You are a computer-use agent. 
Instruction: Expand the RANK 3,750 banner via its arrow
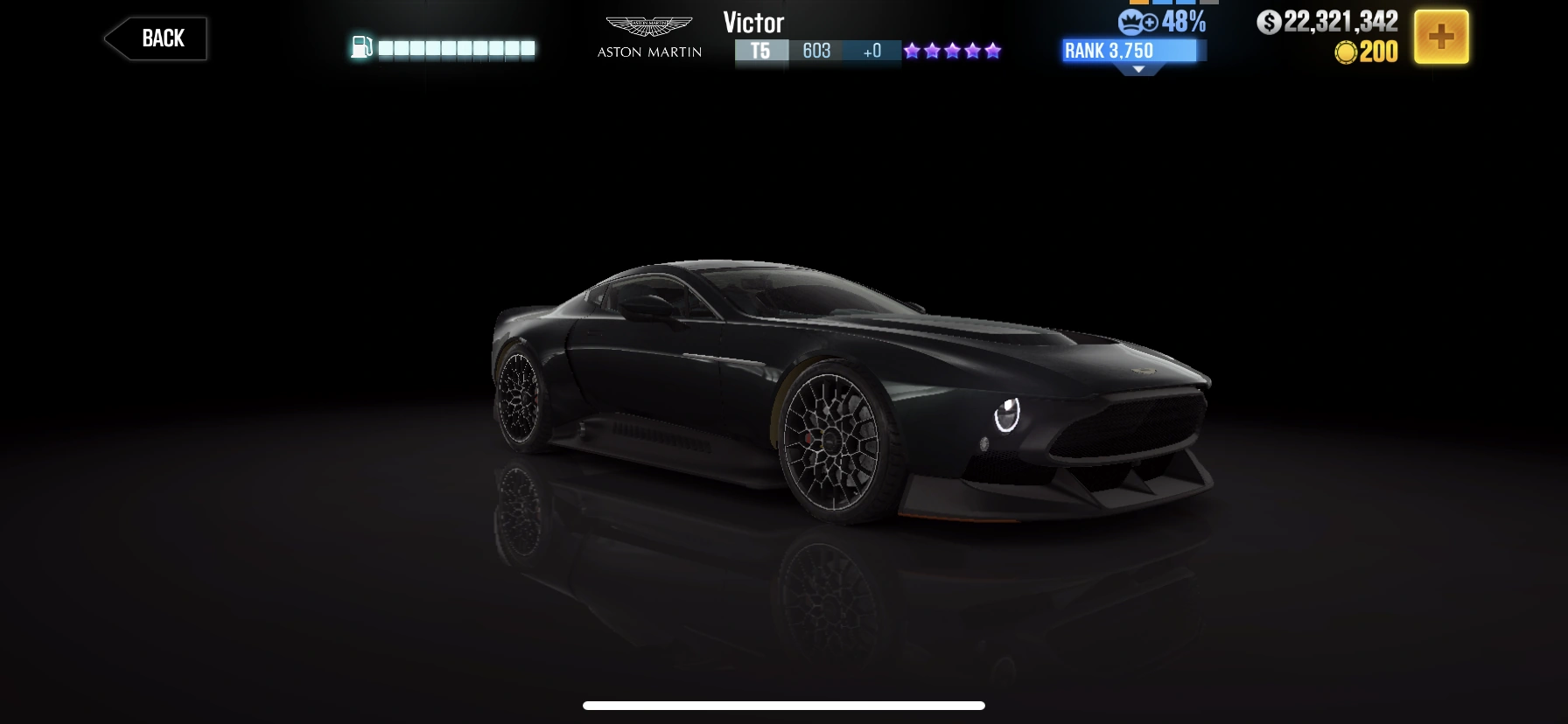(1139, 66)
